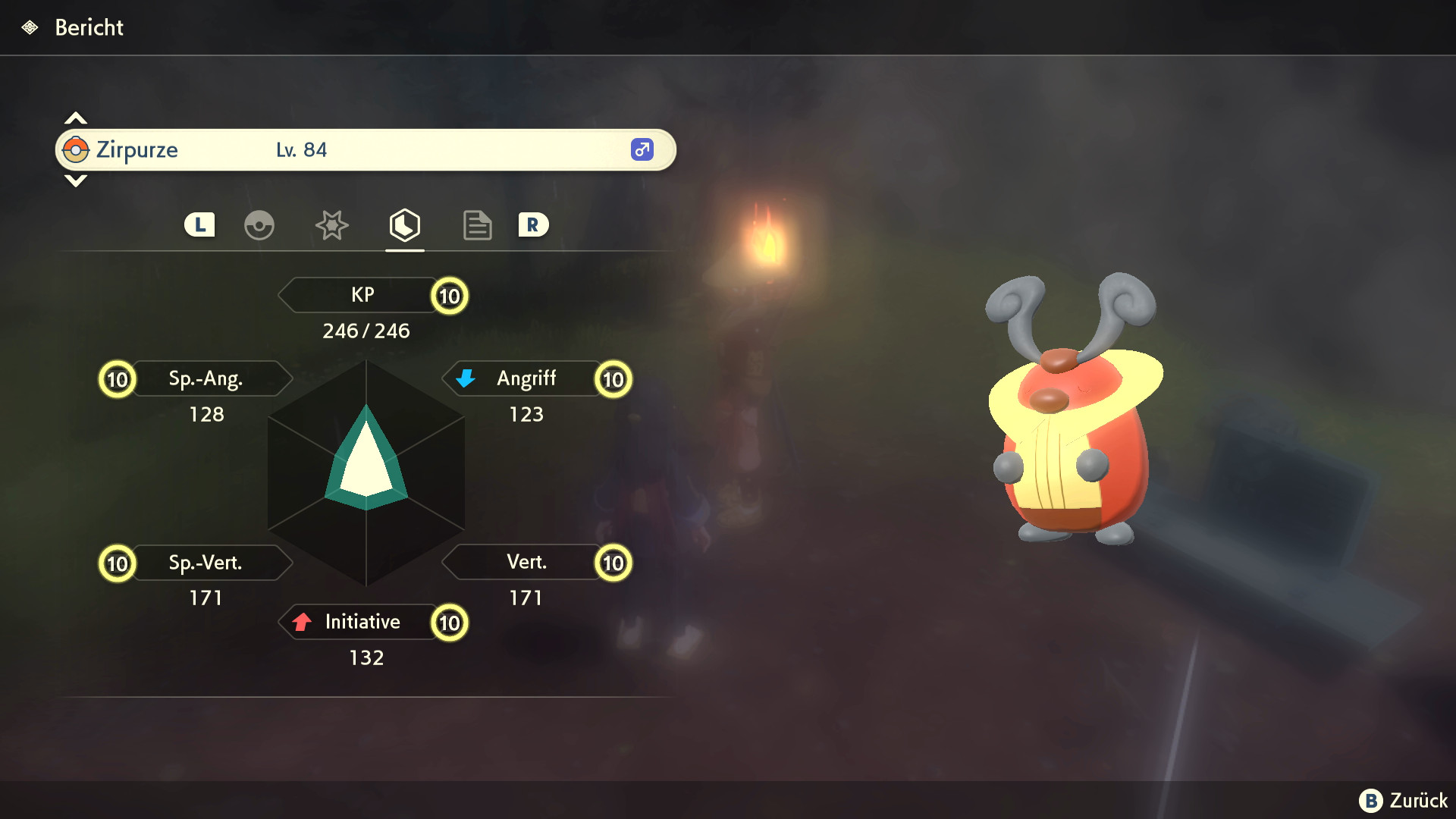
Task: Select the Vert. stat label
Action: pos(526,562)
